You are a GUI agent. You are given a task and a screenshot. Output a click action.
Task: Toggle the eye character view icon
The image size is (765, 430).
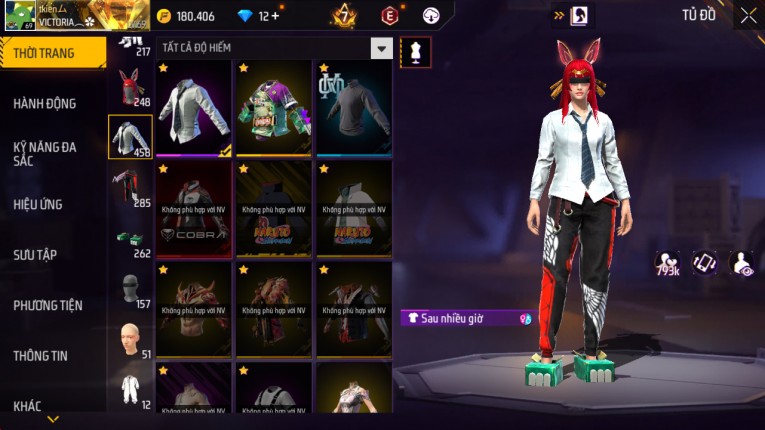(742, 262)
